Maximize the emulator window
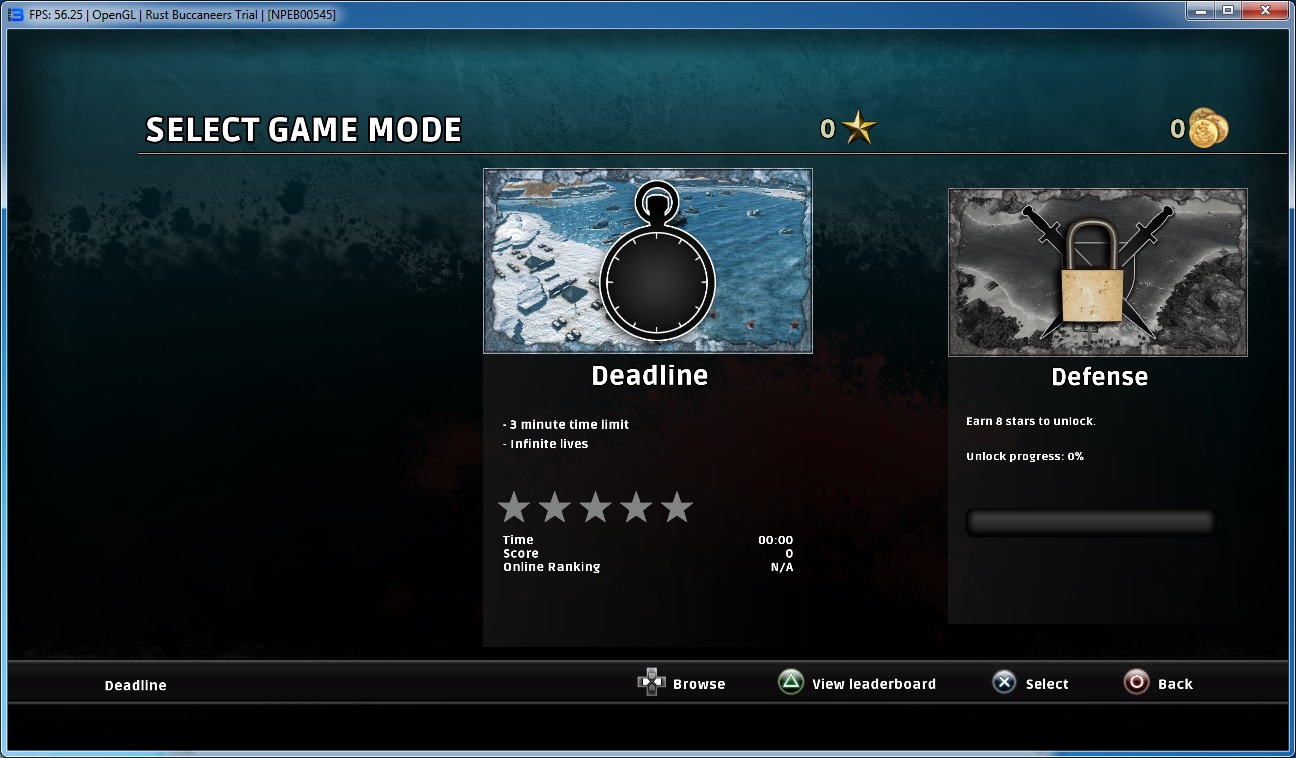This screenshot has width=1296, height=758. [1227, 10]
